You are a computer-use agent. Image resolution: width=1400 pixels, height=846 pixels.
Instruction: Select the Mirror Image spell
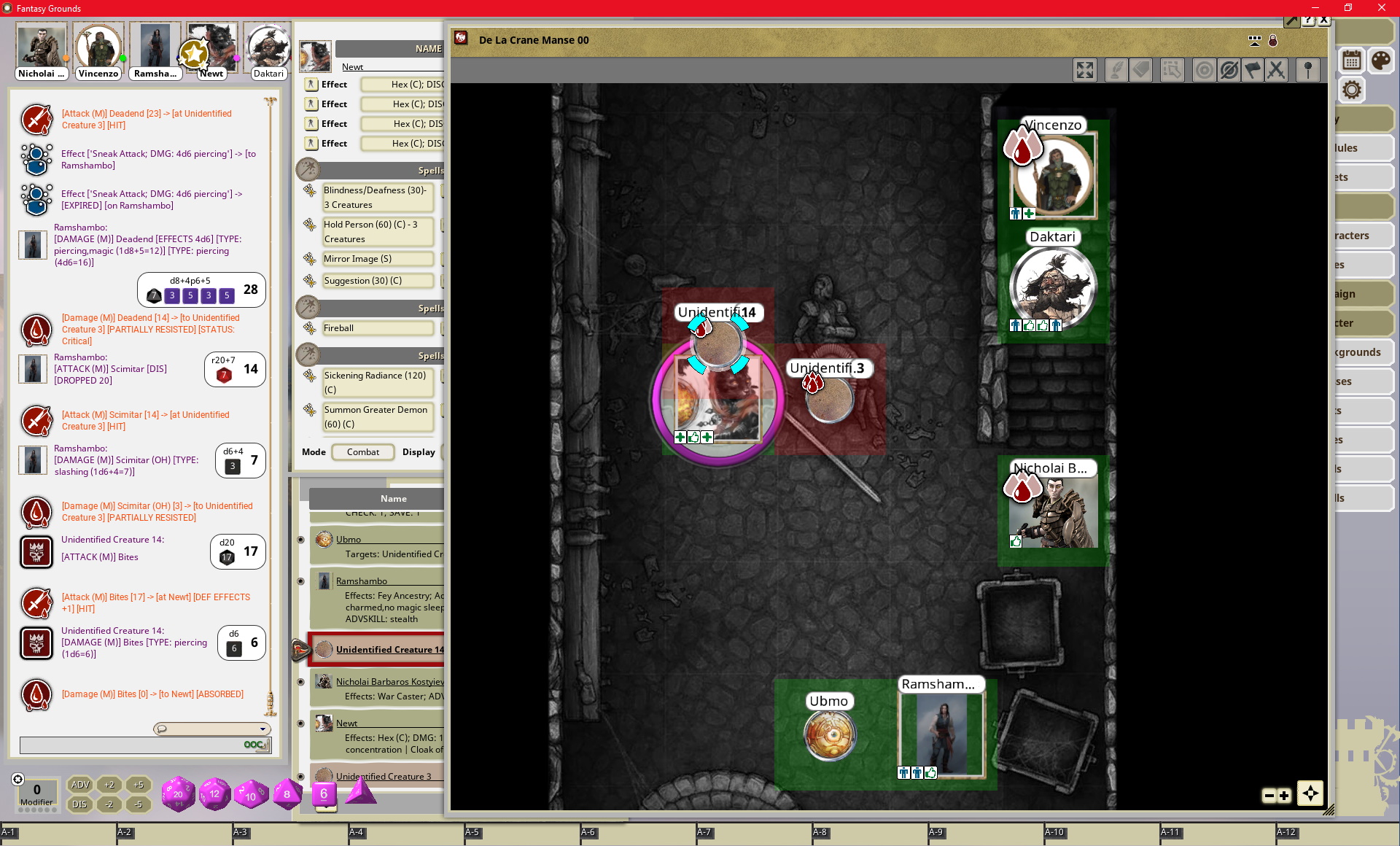(378, 259)
